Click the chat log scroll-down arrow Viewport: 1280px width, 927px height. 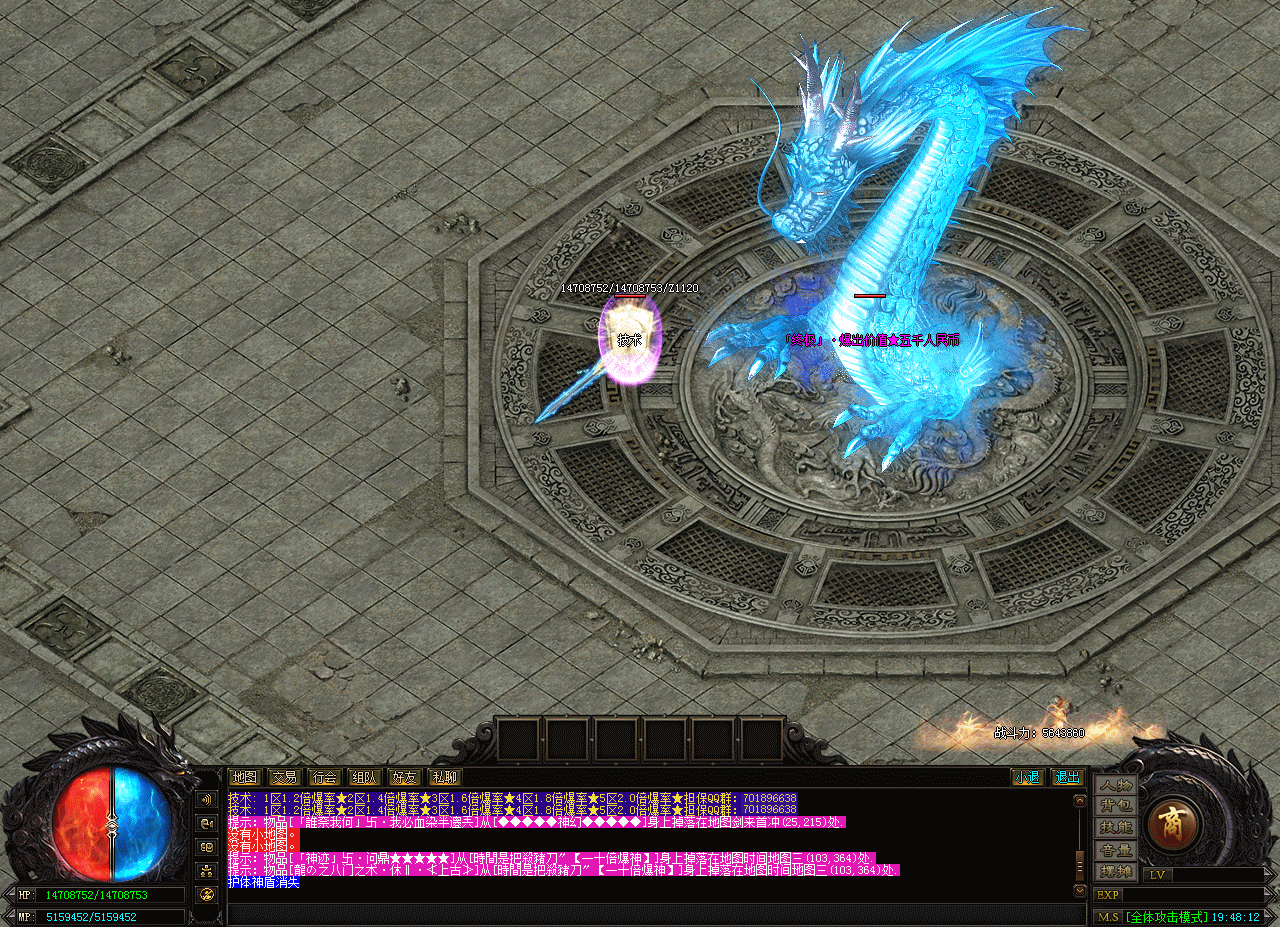[x=1079, y=890]
